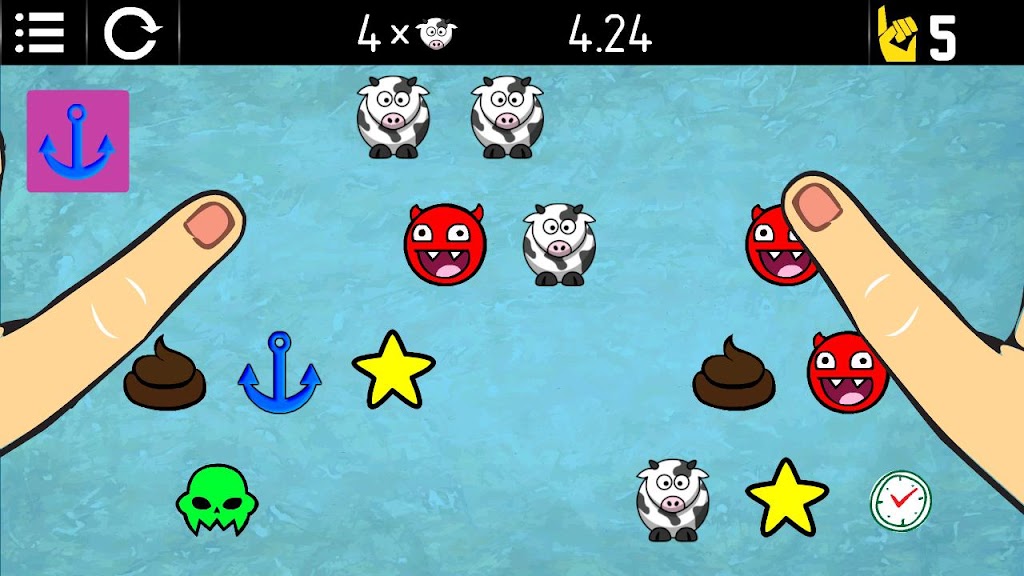Select the yellow star beside the blue anchor
The image size is (1024, 576).
click(x=393, y=370)
